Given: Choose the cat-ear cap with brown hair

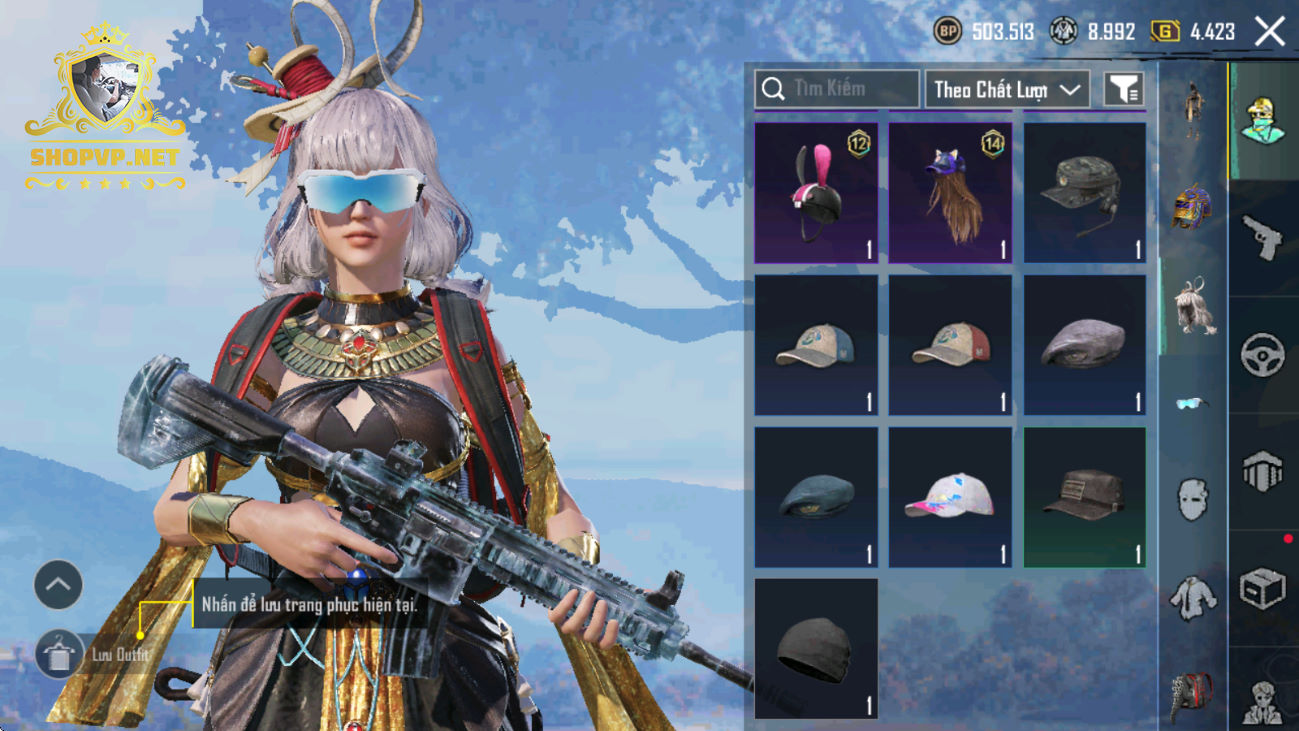Looking at the screenshot, I should (x=950, y=193).
